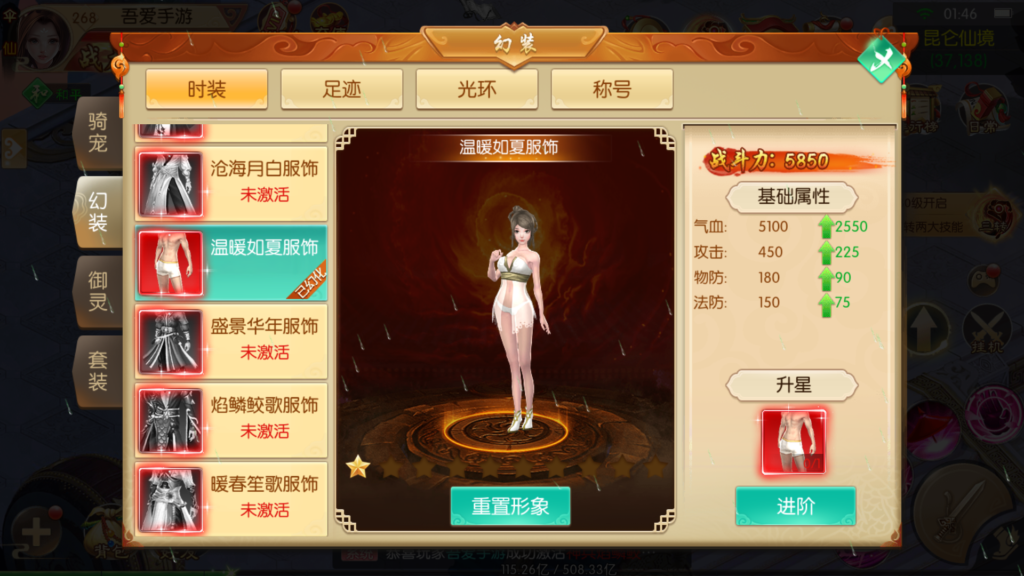This screenshot has width=1024, height=576.
Task: Pick the 焰鳞鲛歌服饰 outfit
Action: 231,419
